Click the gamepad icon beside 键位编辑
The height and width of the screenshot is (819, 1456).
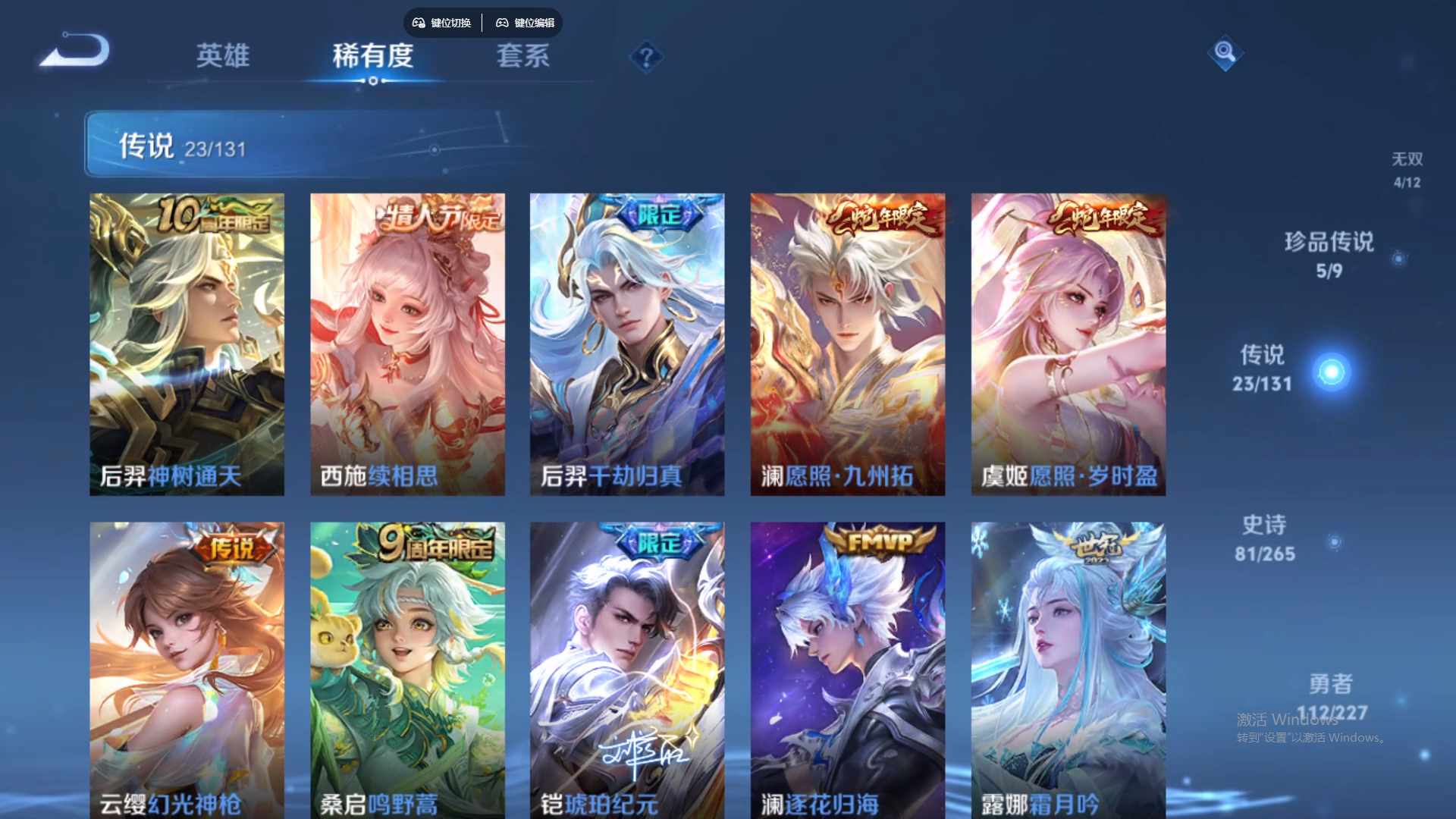coord(503,23)
